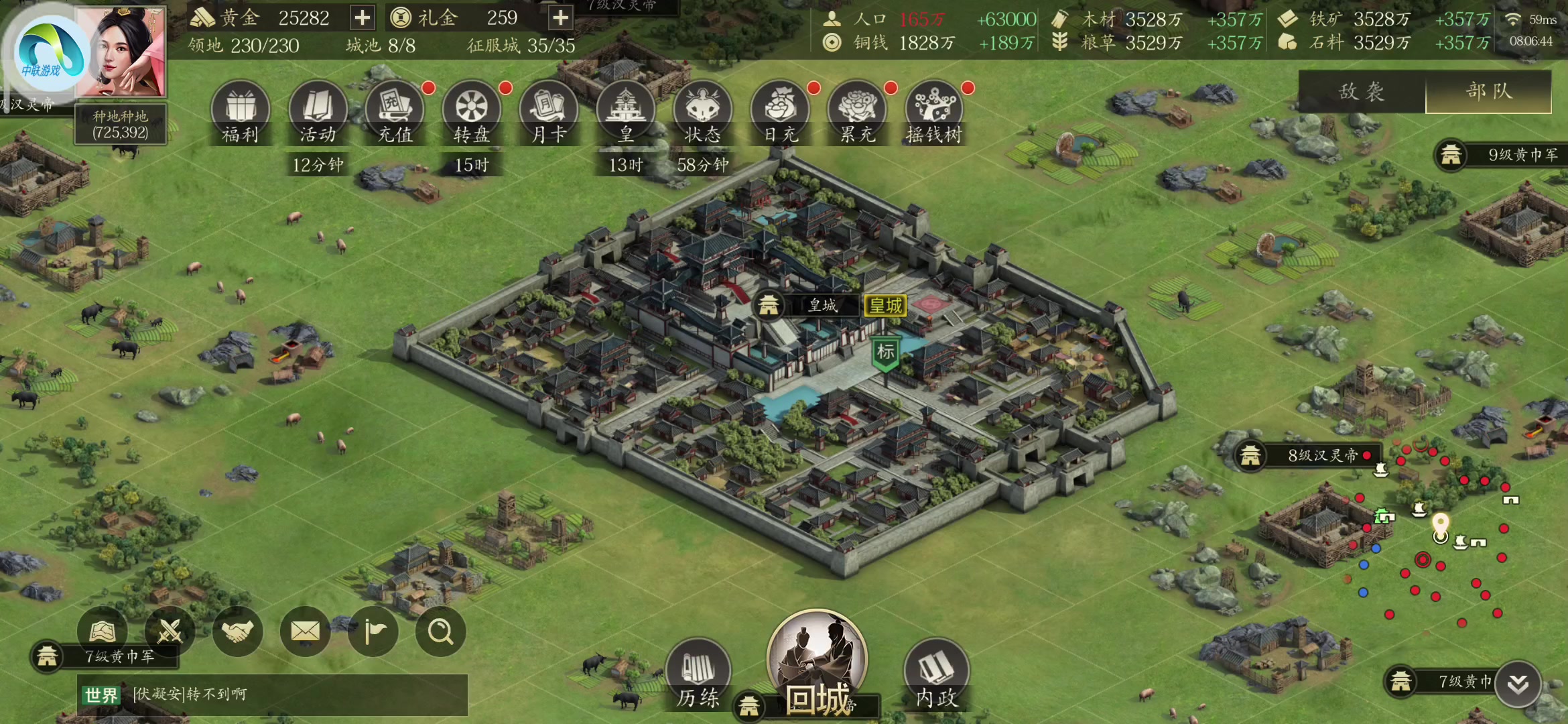The image size is (1568, 724).
Task: Open the 活动 events menu
Action: tap(318, 112)
